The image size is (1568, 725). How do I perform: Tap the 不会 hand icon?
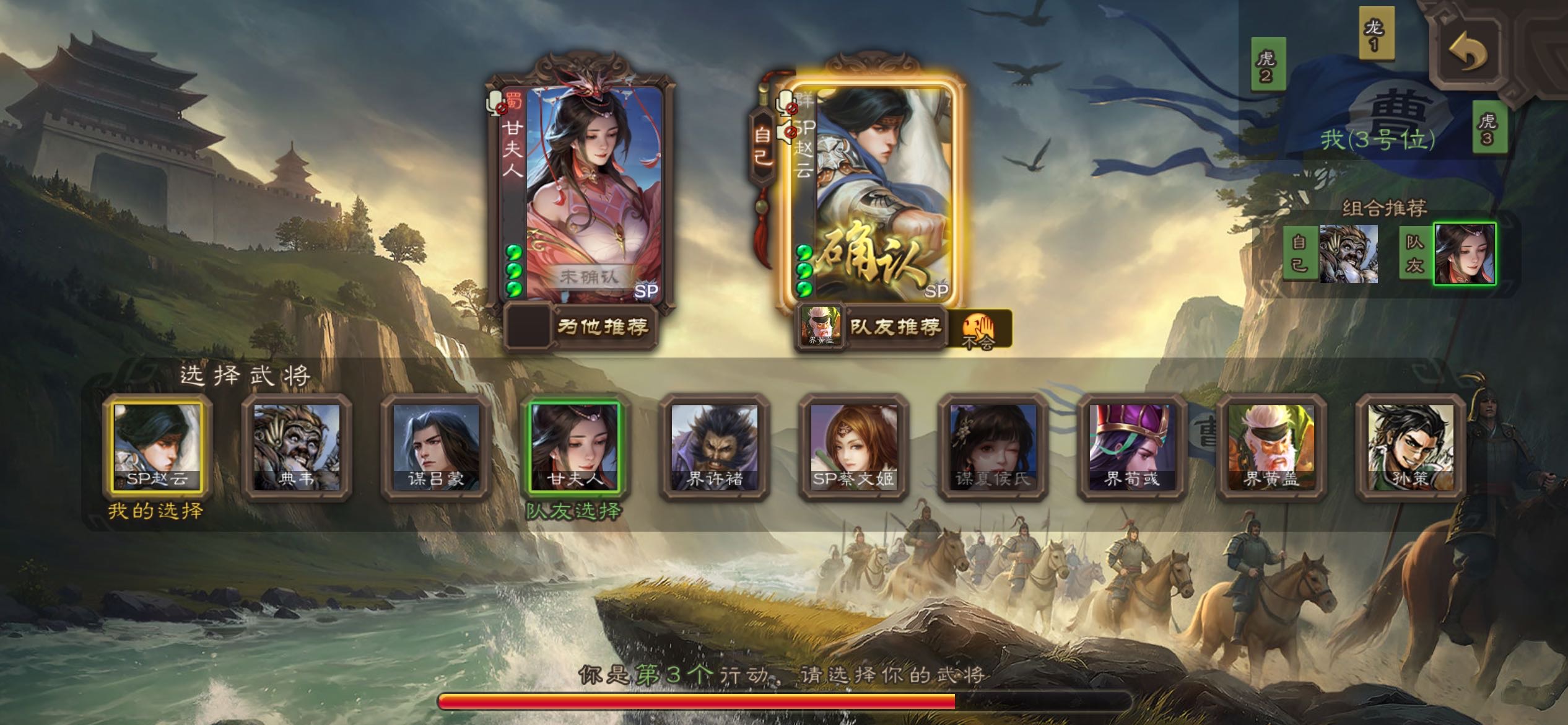[x=978, y=330]
